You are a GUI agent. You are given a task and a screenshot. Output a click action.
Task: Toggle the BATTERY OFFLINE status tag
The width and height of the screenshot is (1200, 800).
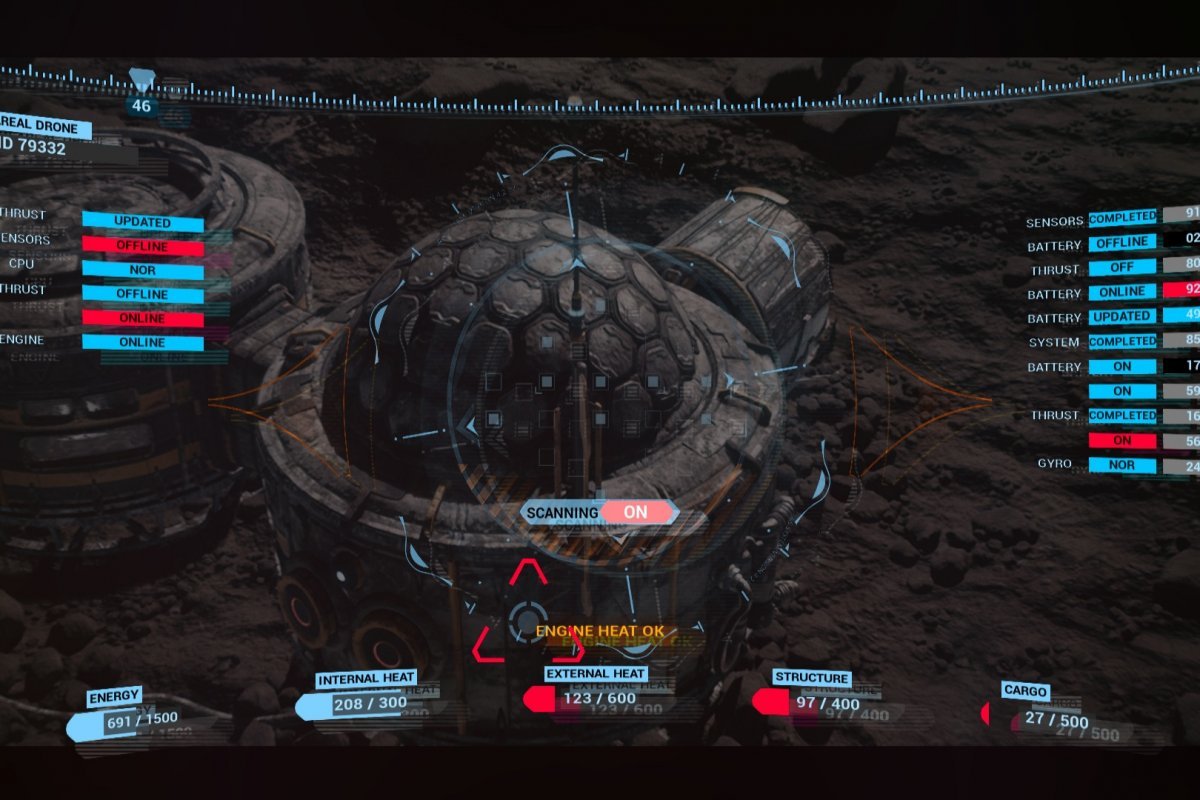[1122, 242]
